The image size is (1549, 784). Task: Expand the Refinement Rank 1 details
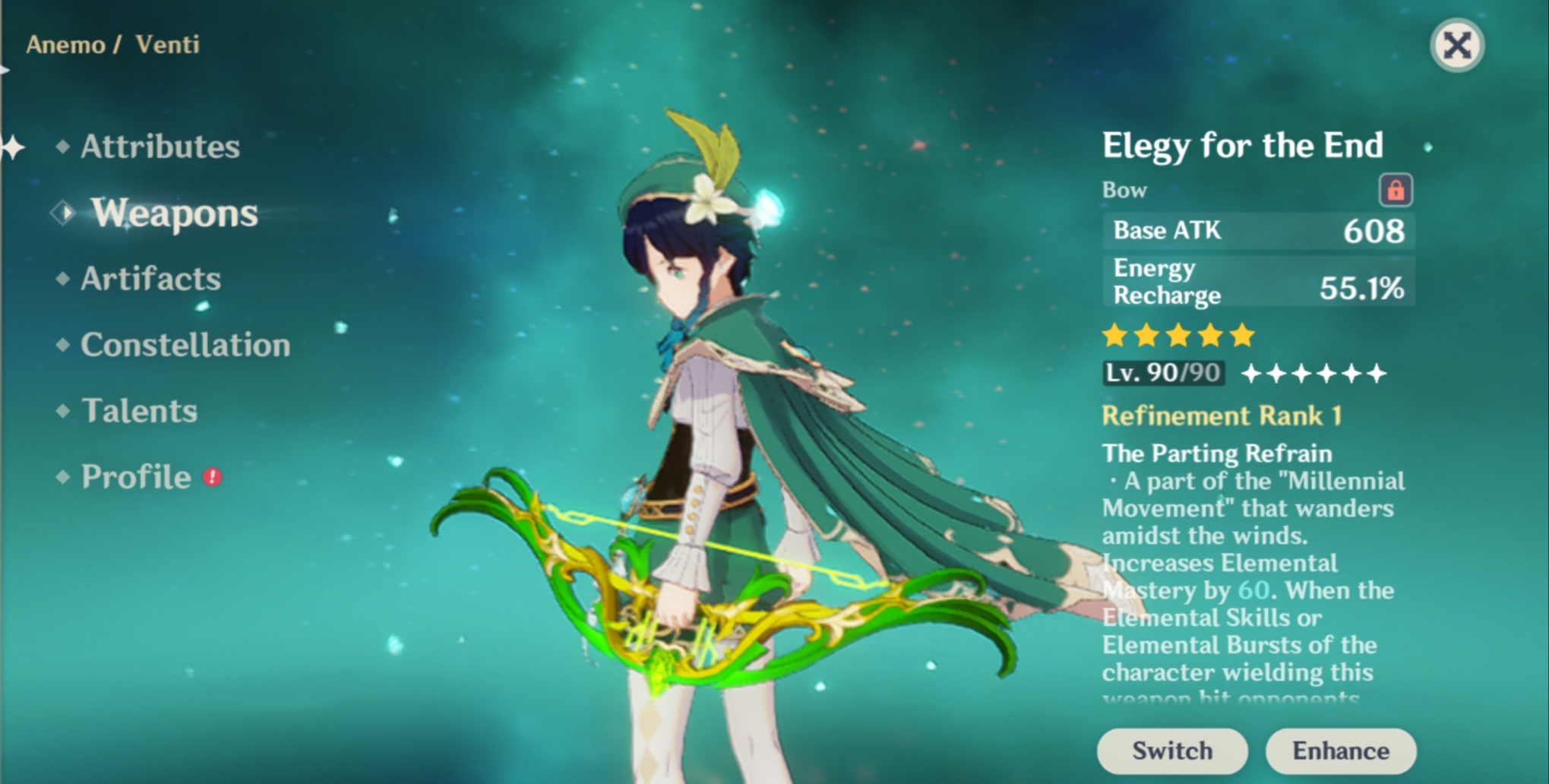click(x=1222, y=416)
